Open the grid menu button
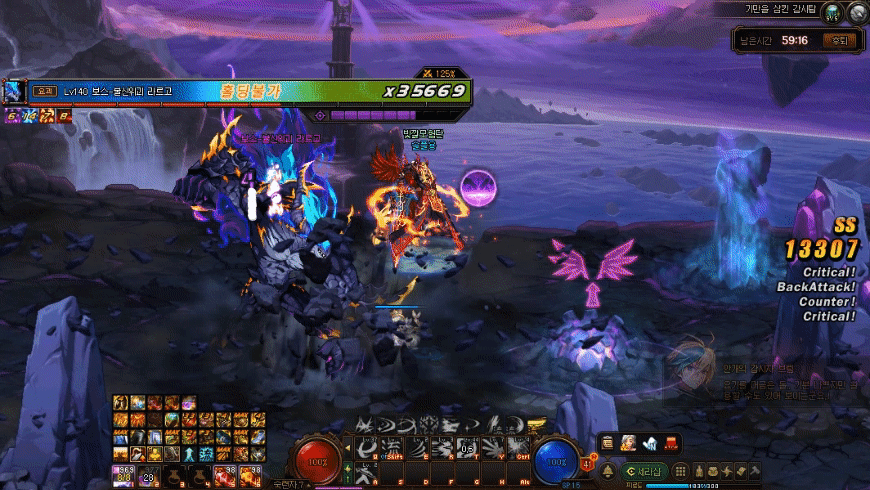Viewport: 870px width, 490px height. [680, 470]
